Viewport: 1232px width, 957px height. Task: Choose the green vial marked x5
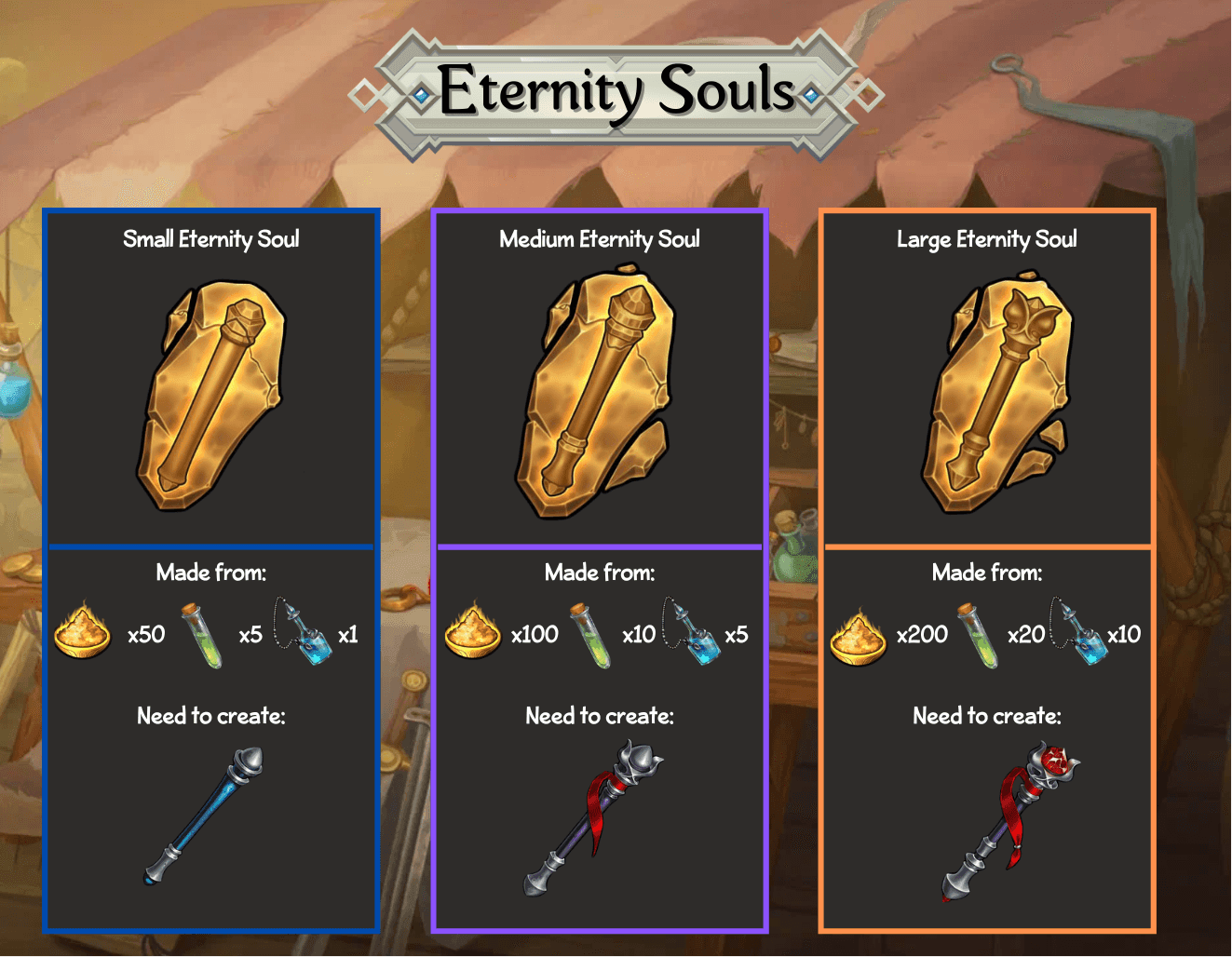click(202, 635)
